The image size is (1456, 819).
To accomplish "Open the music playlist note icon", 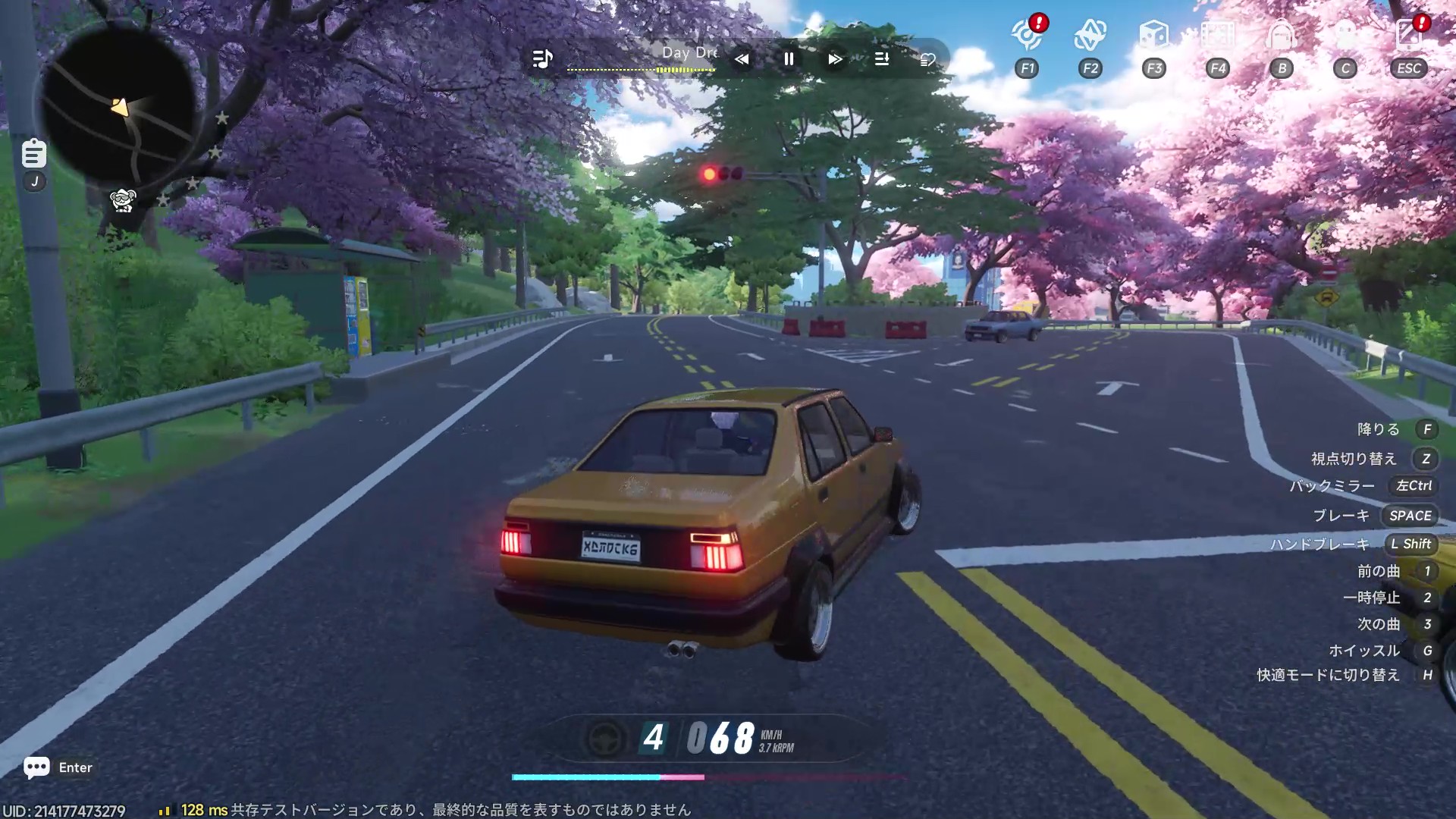I will pos(542,58).
